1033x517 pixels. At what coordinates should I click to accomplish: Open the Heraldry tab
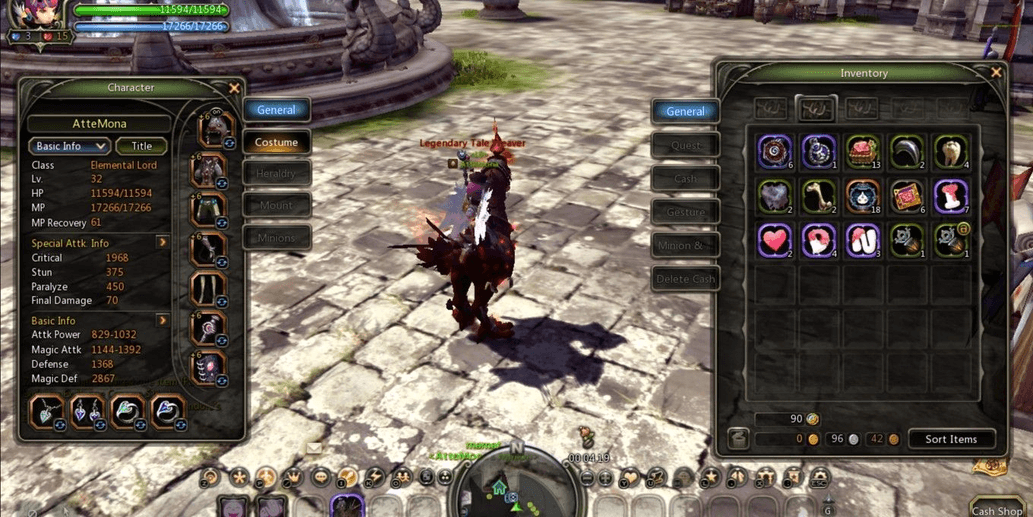point(276,174)
